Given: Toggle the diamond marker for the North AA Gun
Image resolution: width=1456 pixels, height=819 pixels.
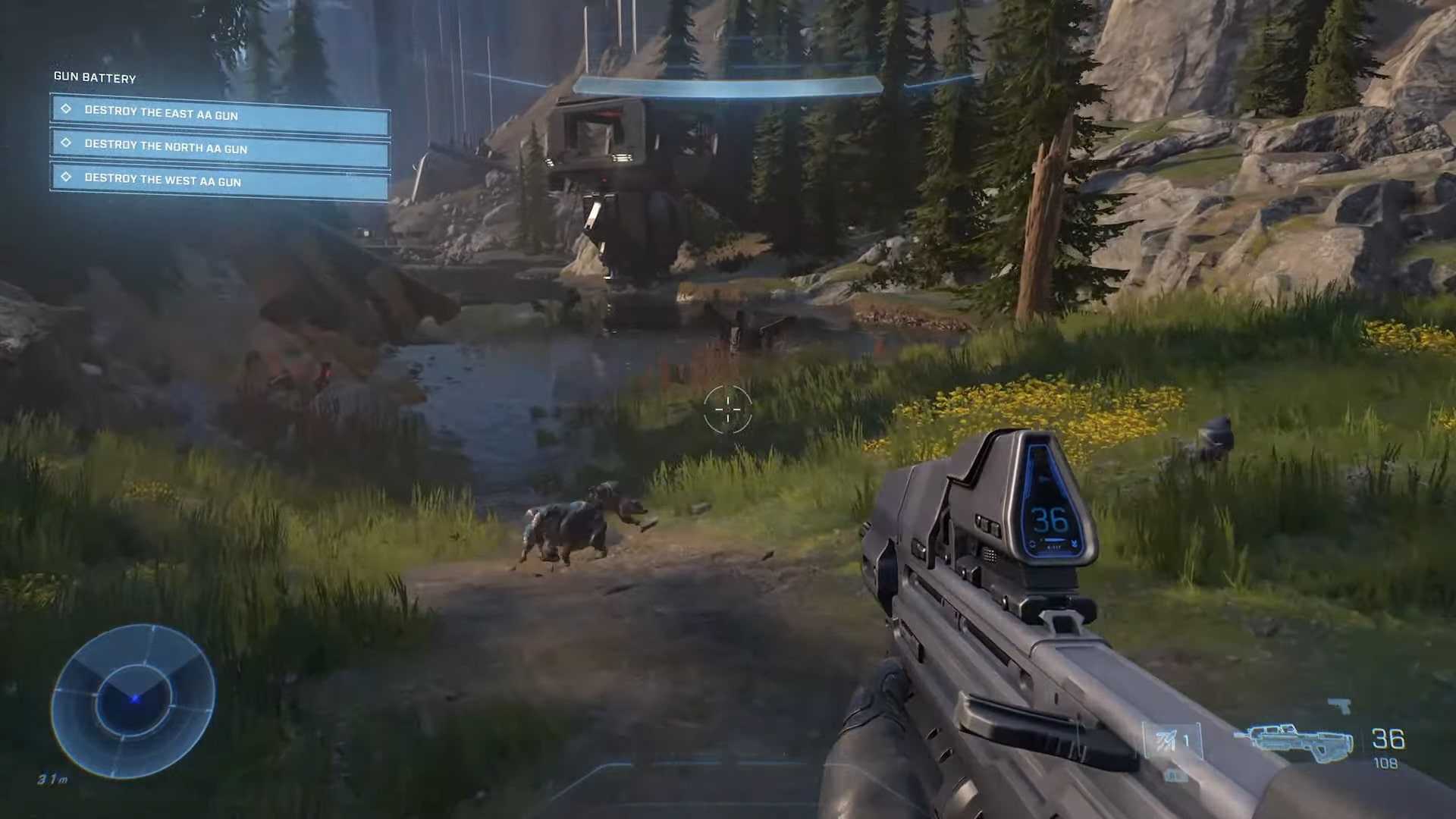Looking at the screenshot, I should pyautogui.click(x=67, y=143).
